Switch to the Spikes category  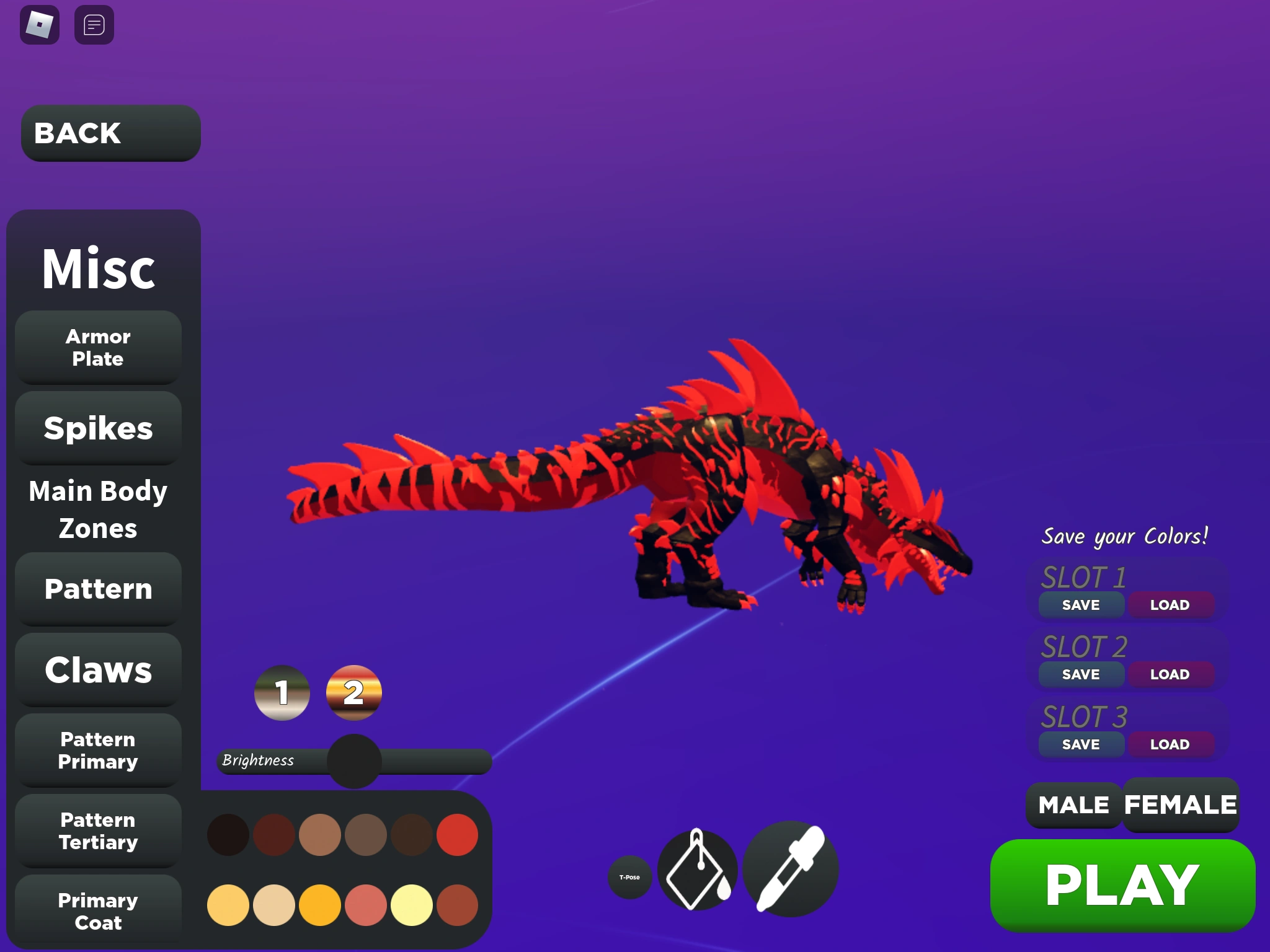click(x=97, y=428)
